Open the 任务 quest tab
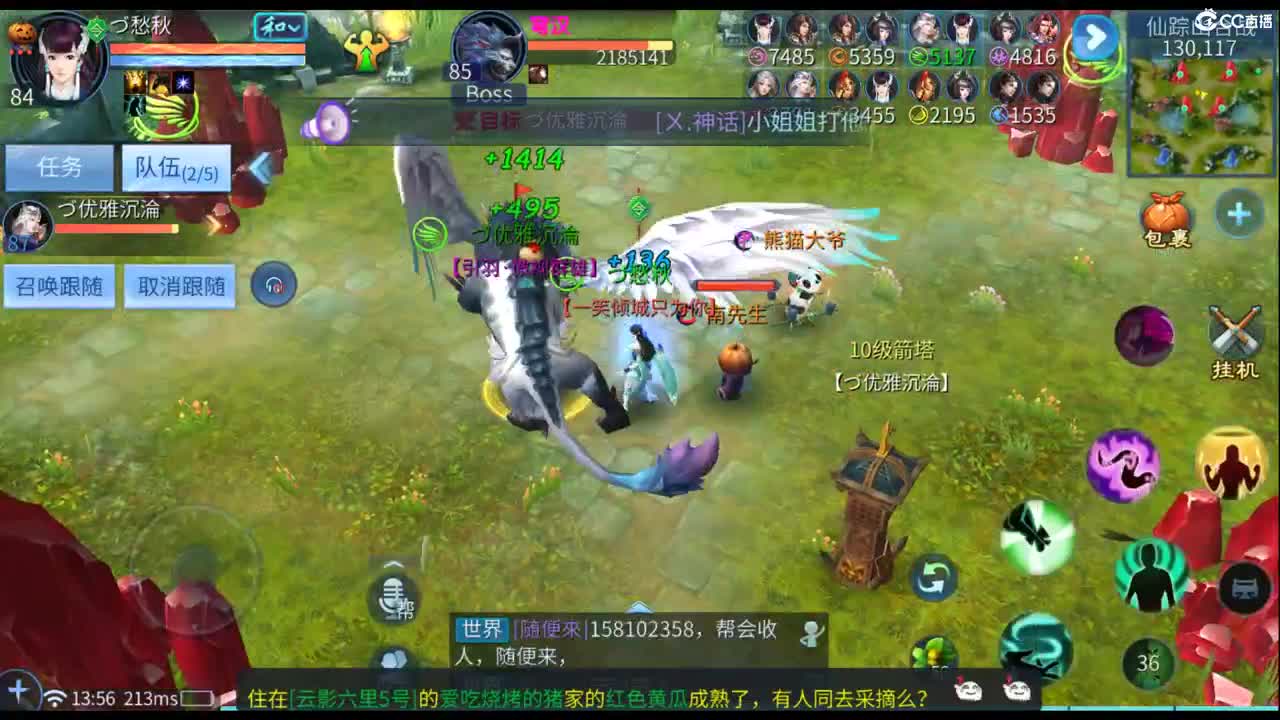This screenshot has height=720, width=1280. [x=60, y=165]
